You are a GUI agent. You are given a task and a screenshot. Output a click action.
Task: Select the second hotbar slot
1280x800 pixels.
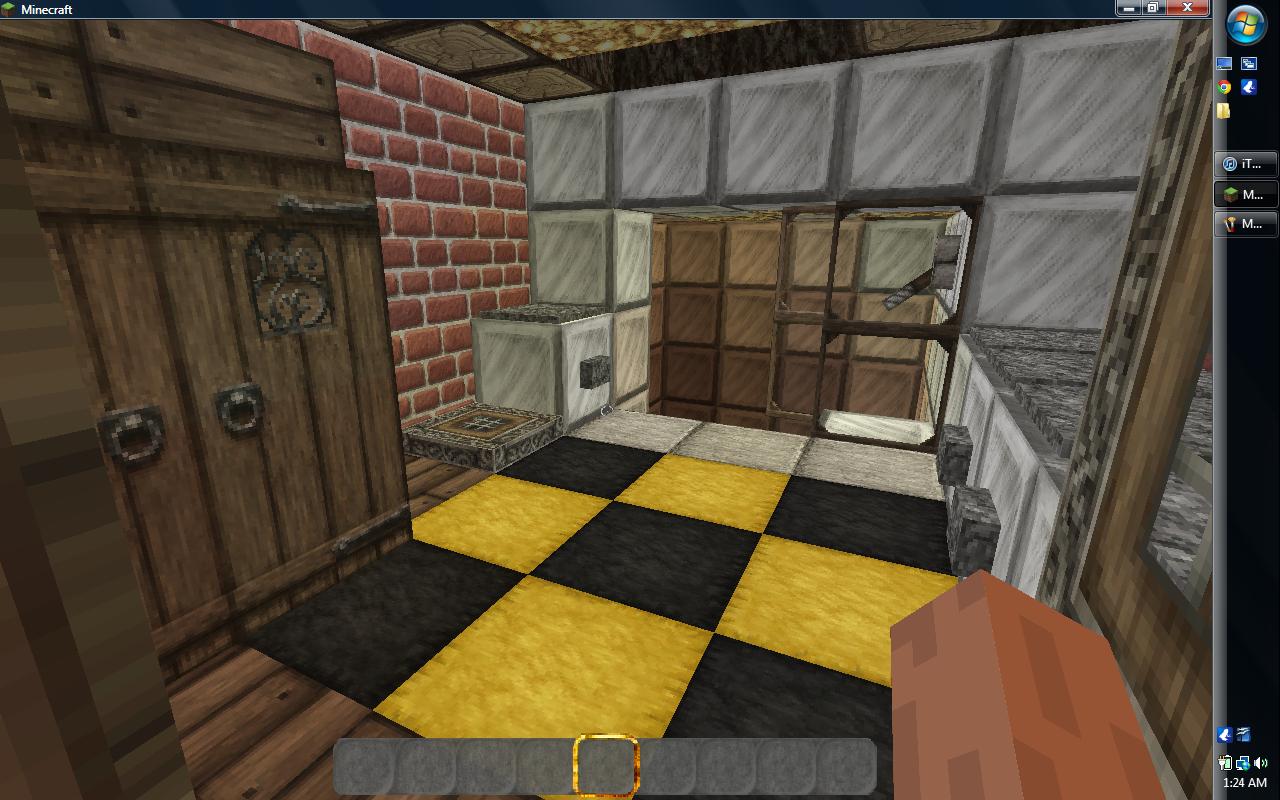[x=422, y=772]
